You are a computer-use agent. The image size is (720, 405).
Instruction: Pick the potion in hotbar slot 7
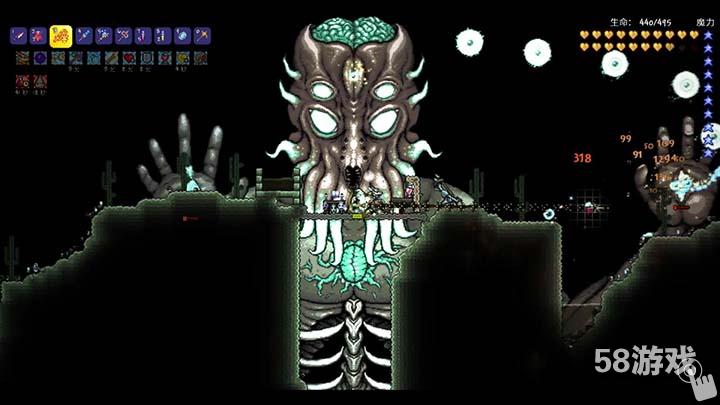click(143, 36)
